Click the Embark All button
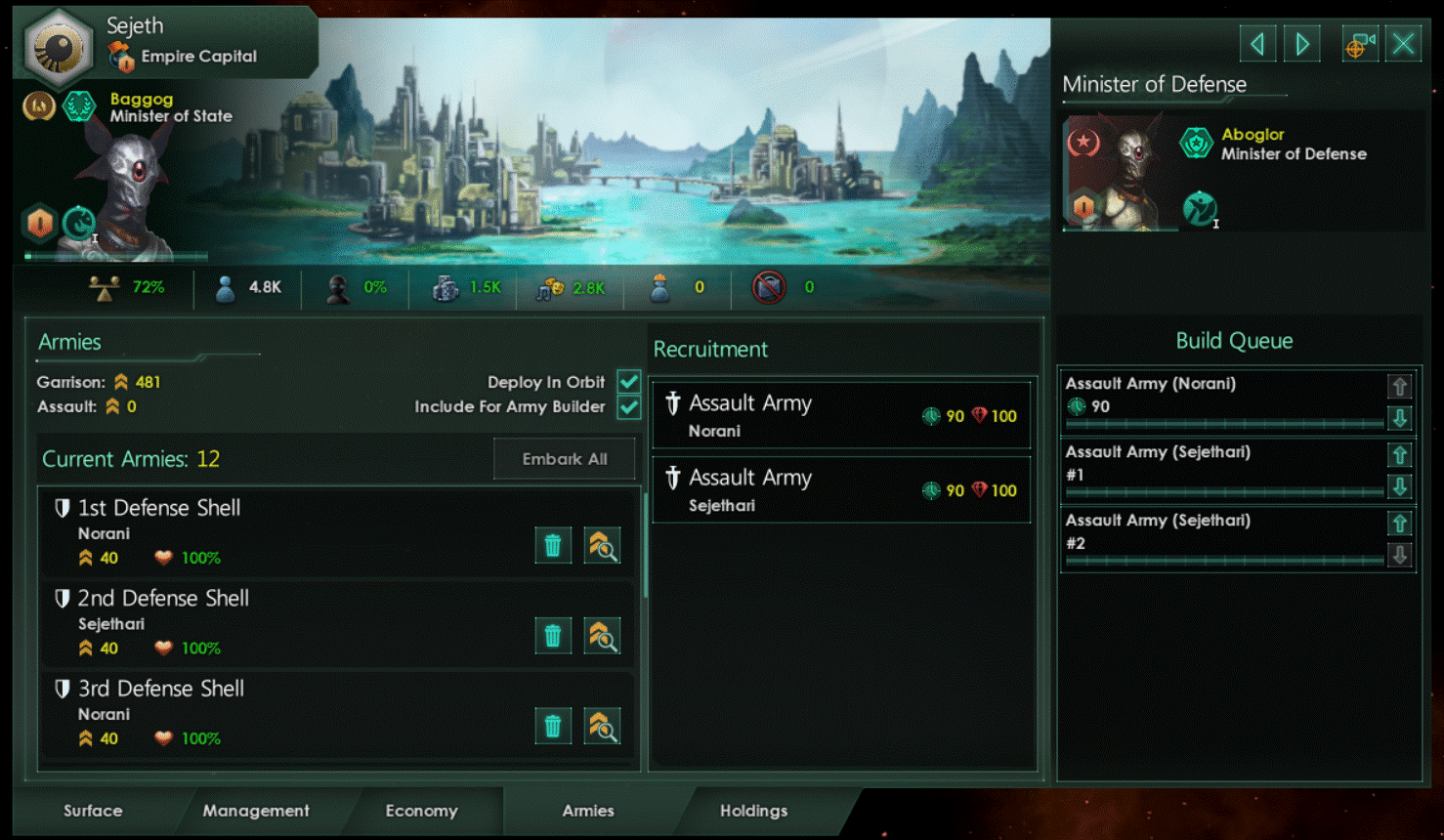The image size is (1444, 840). tap(564, 458)
